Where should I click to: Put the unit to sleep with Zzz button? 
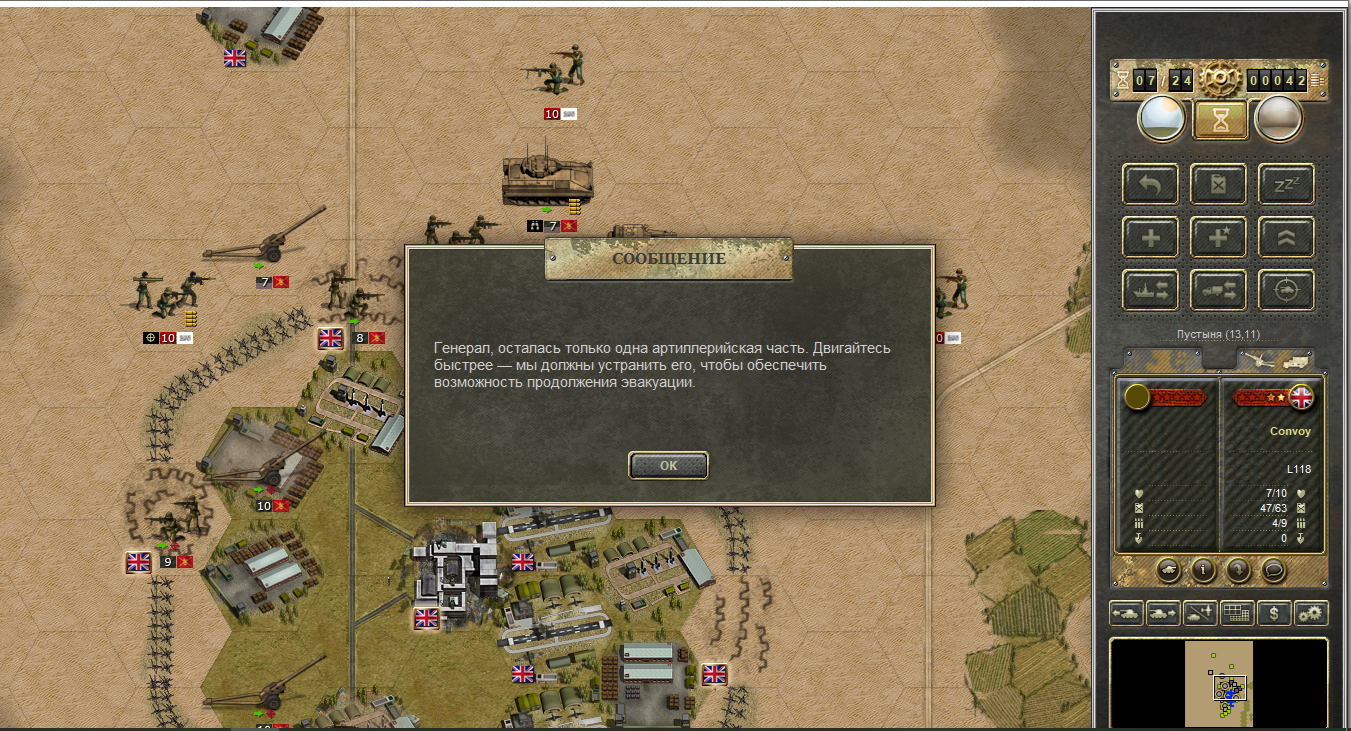(x=1285, y=185)
